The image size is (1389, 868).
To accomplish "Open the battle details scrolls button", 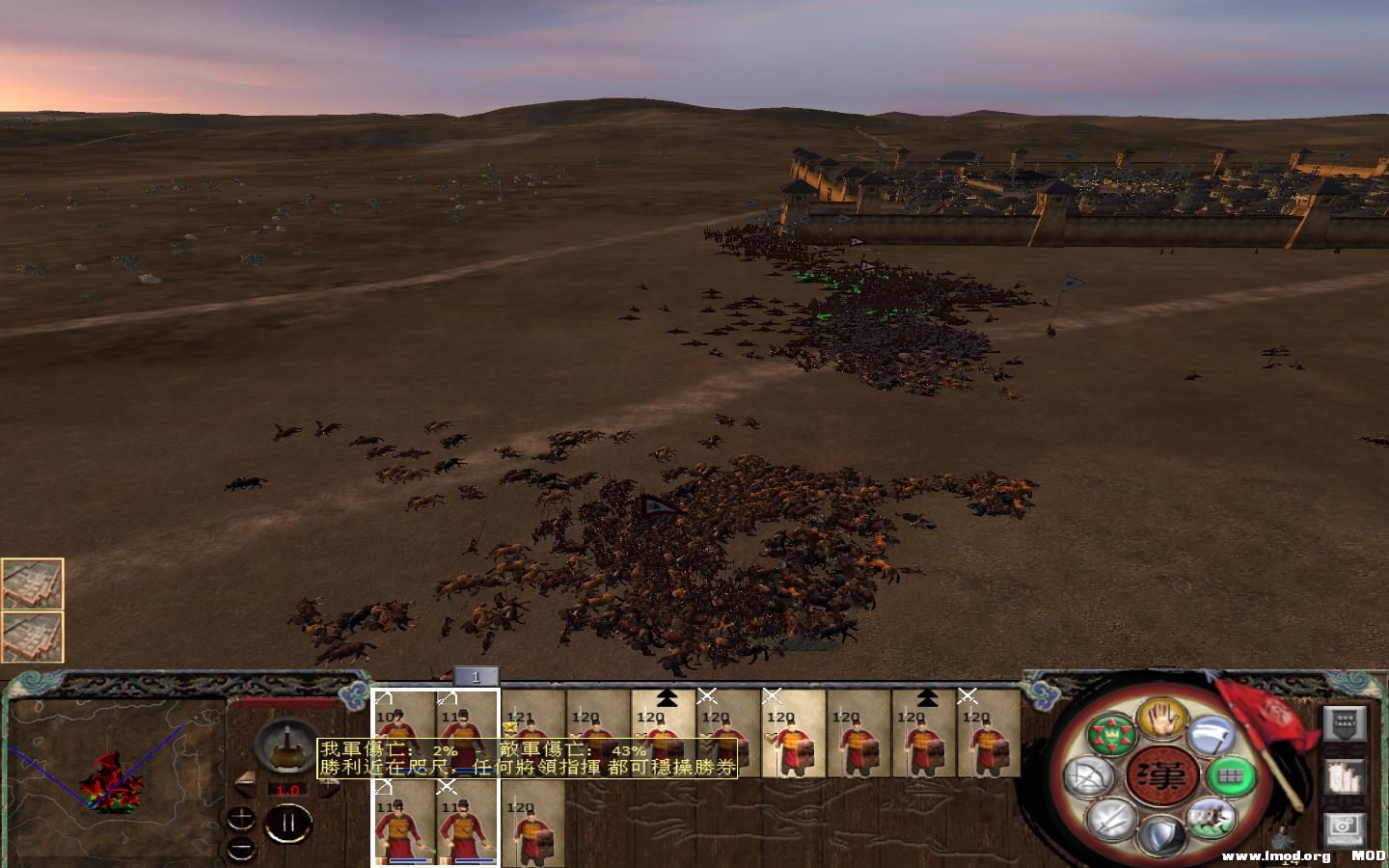I will coord(1345,777).
